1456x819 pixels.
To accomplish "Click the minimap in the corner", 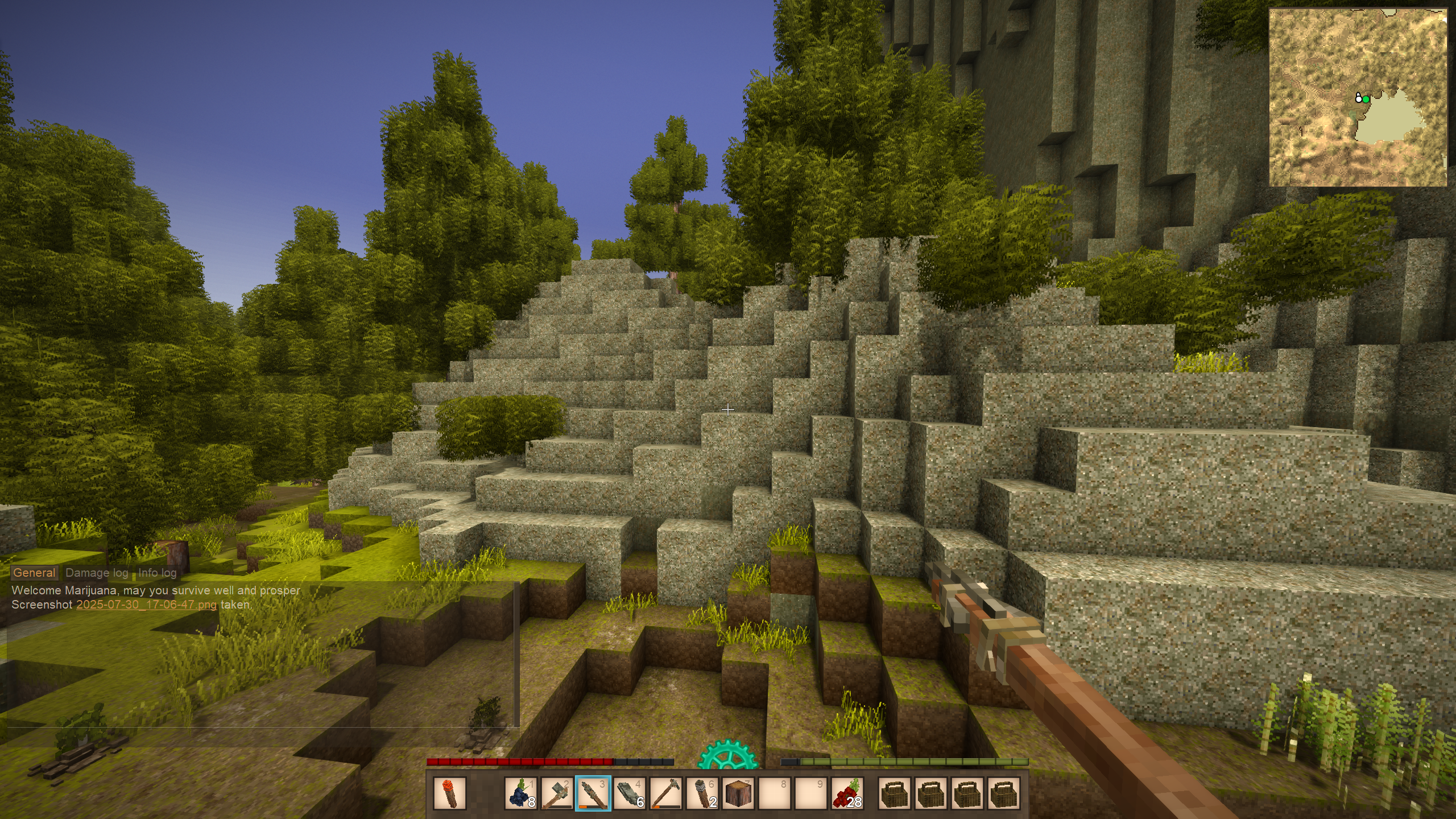I will (1358, 97).
